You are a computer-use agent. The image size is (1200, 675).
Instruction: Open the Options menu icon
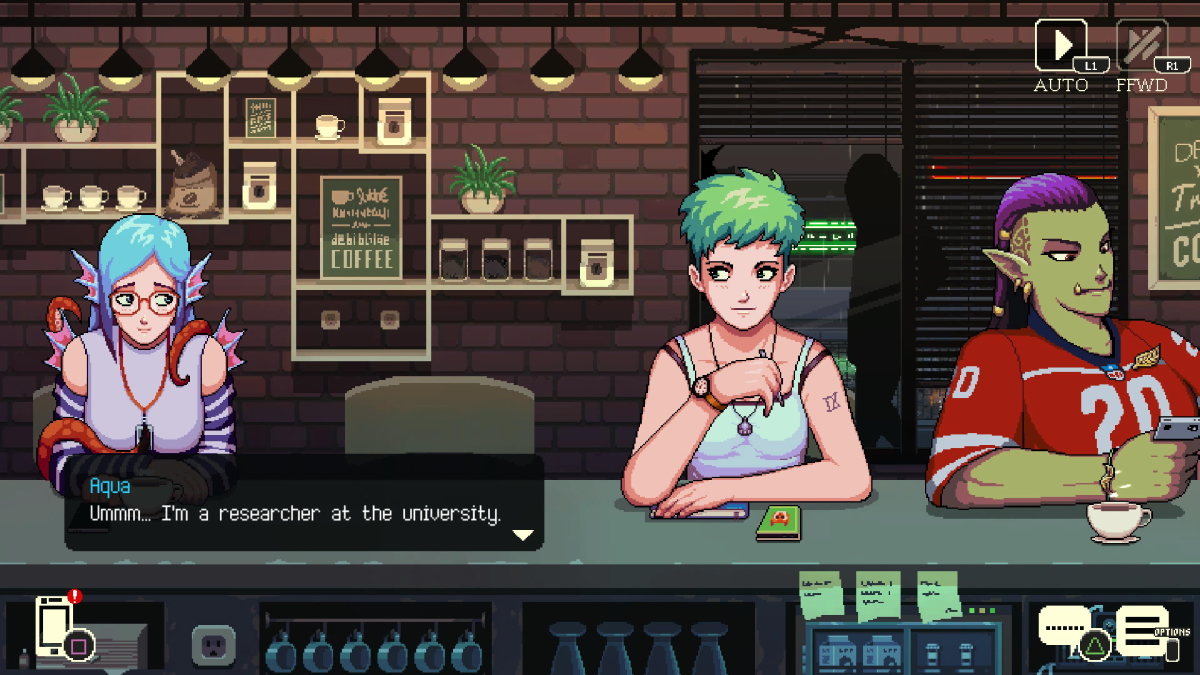[x=1145, y=630]
